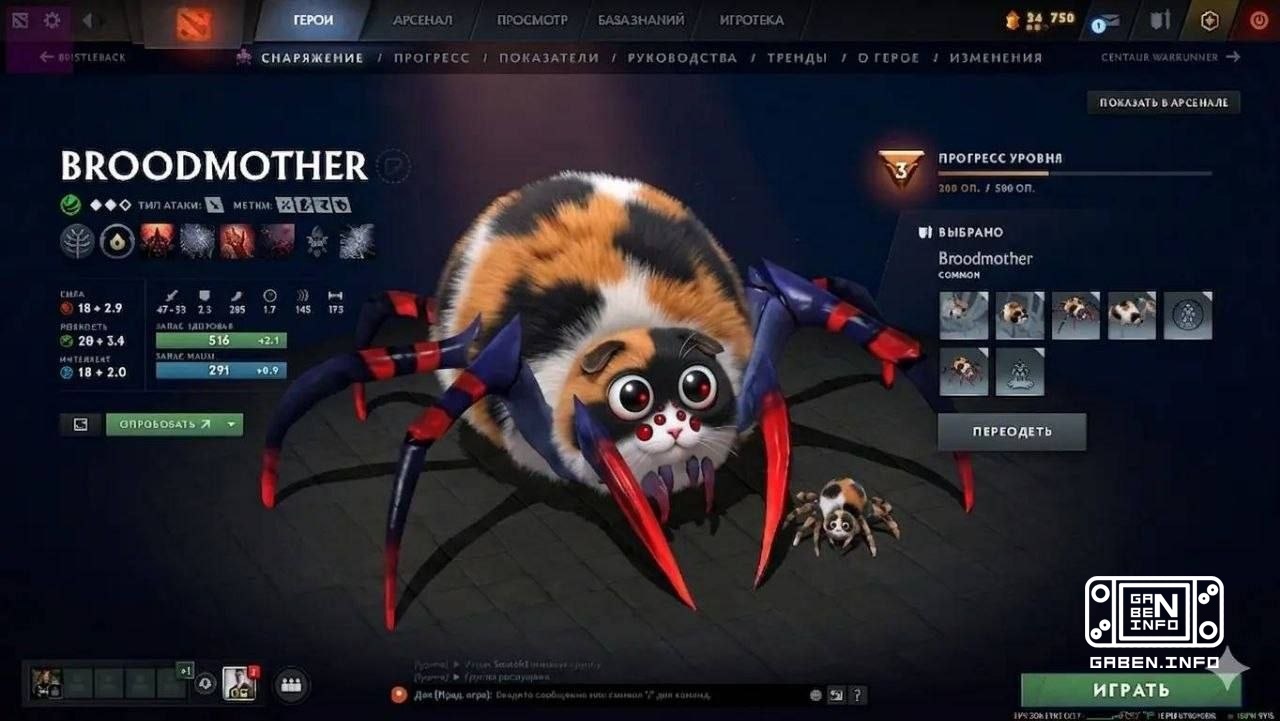1280x721 pixels.
Task: Open the settings gear in top-left corner
Action: (x=51, y=18)
